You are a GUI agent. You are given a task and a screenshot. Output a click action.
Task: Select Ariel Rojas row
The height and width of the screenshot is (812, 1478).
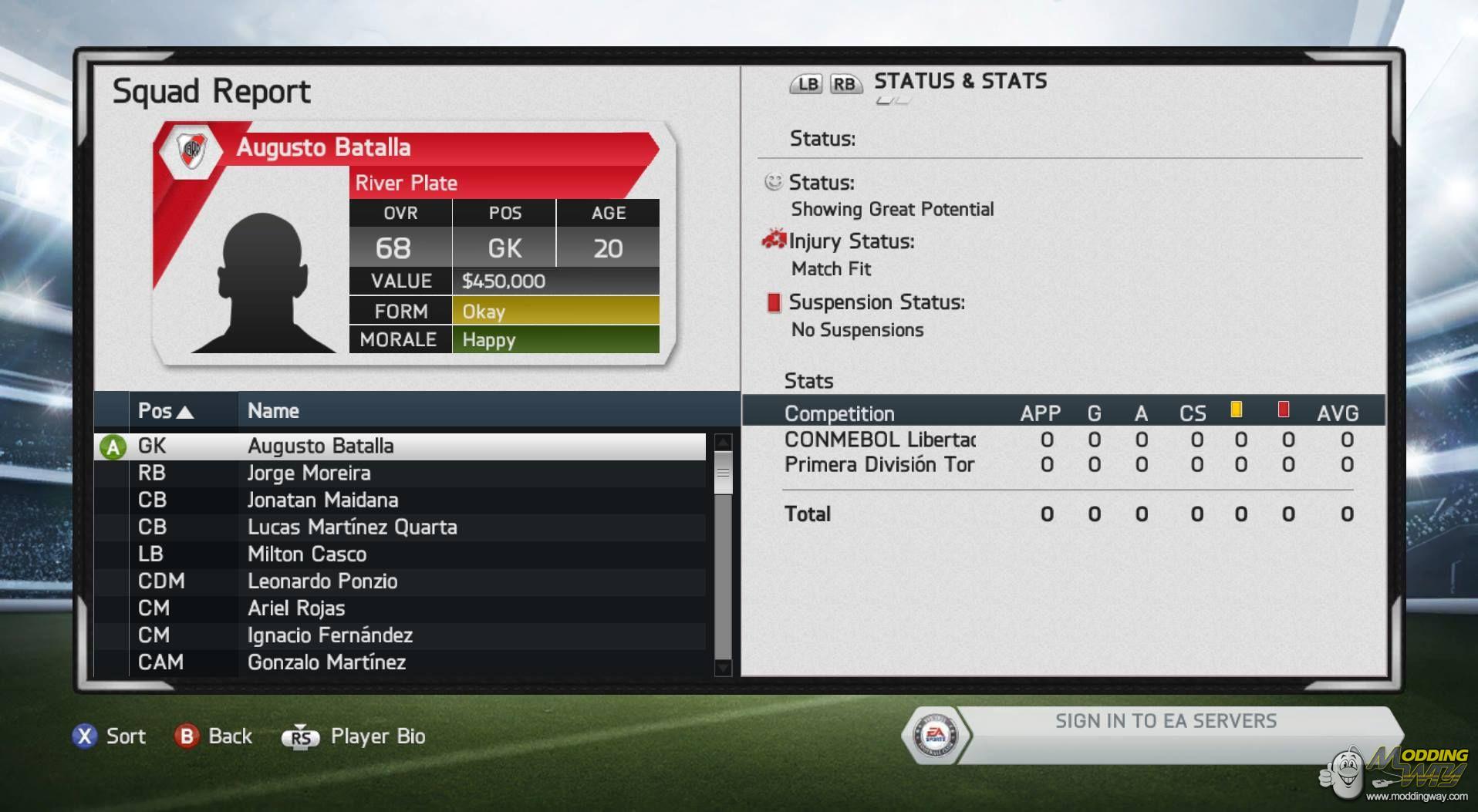coord(401,608)
